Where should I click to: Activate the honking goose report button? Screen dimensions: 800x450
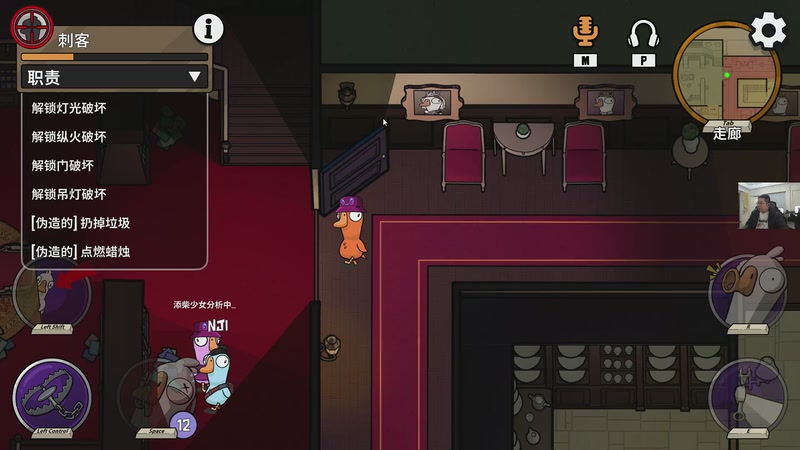[748, 292]
